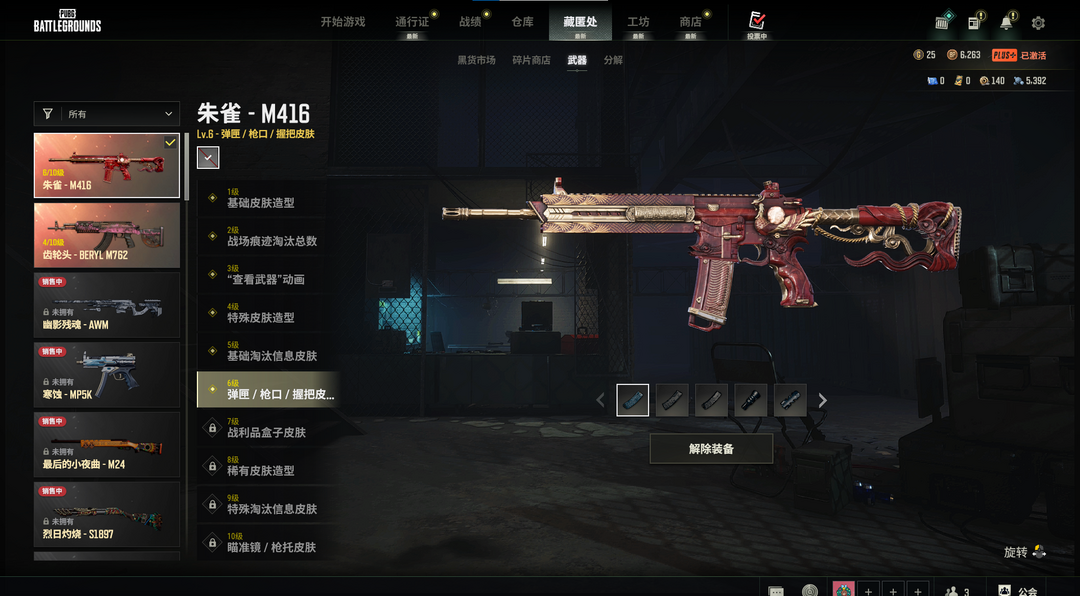This screenshot has height=596, width=1080.
Task: Open the 所有 weapon filter dropdown
Action: point(107,114)
